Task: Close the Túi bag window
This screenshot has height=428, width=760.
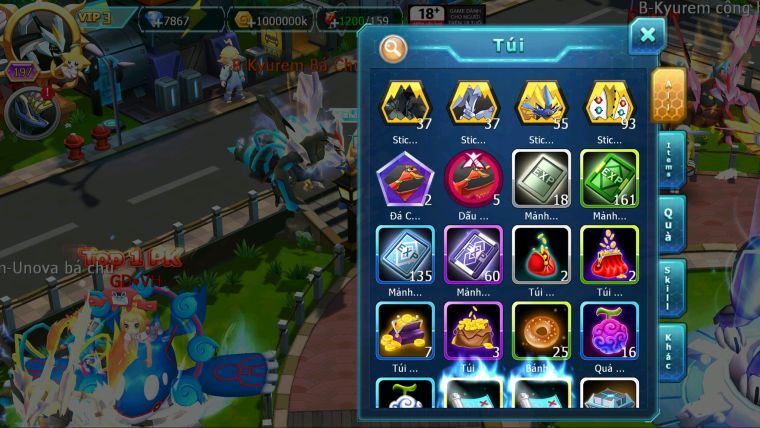Action: pyautogui.click(x=647, y=36)
